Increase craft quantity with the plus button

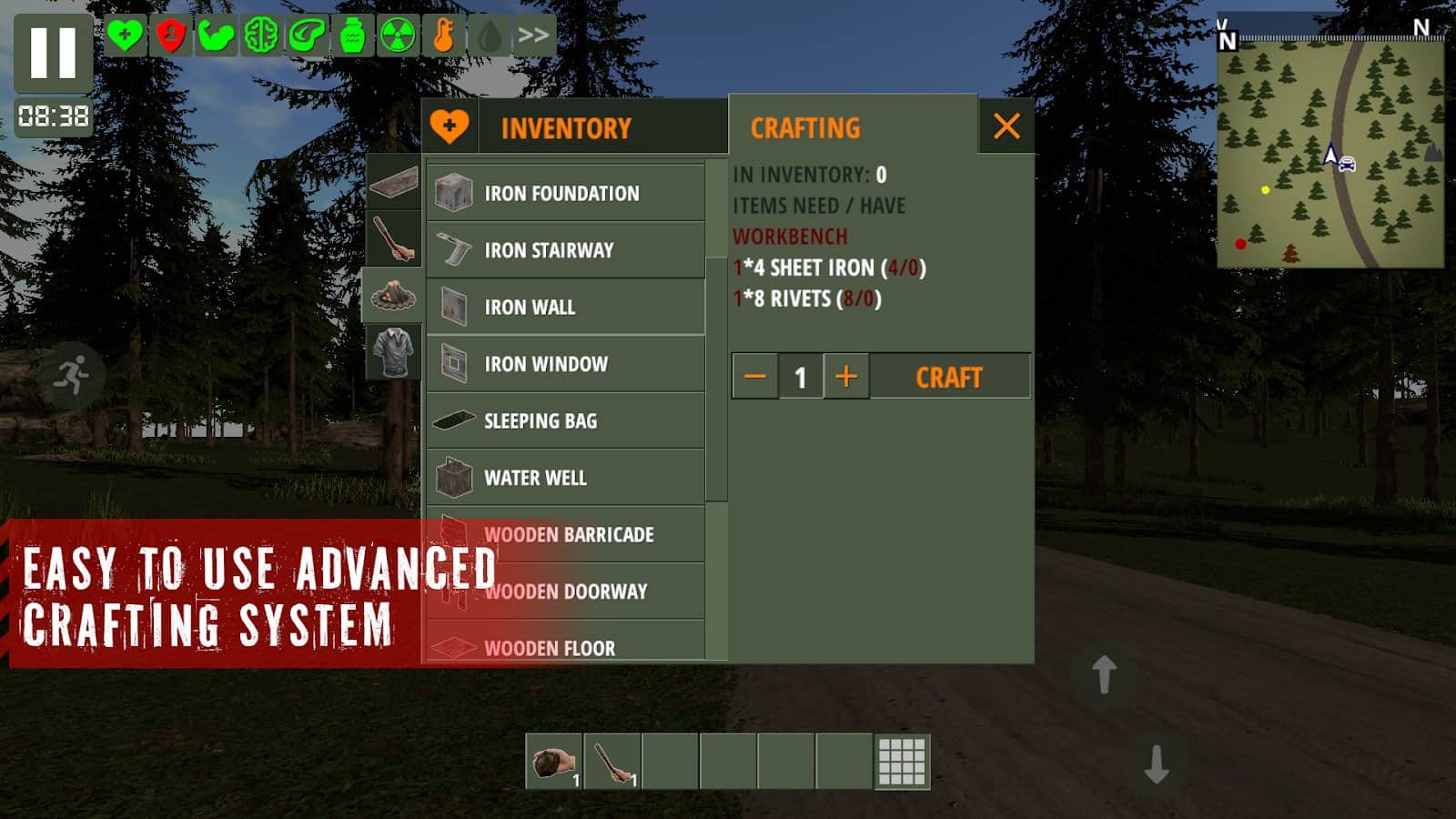pyautogui.click(x=845, y=377)
